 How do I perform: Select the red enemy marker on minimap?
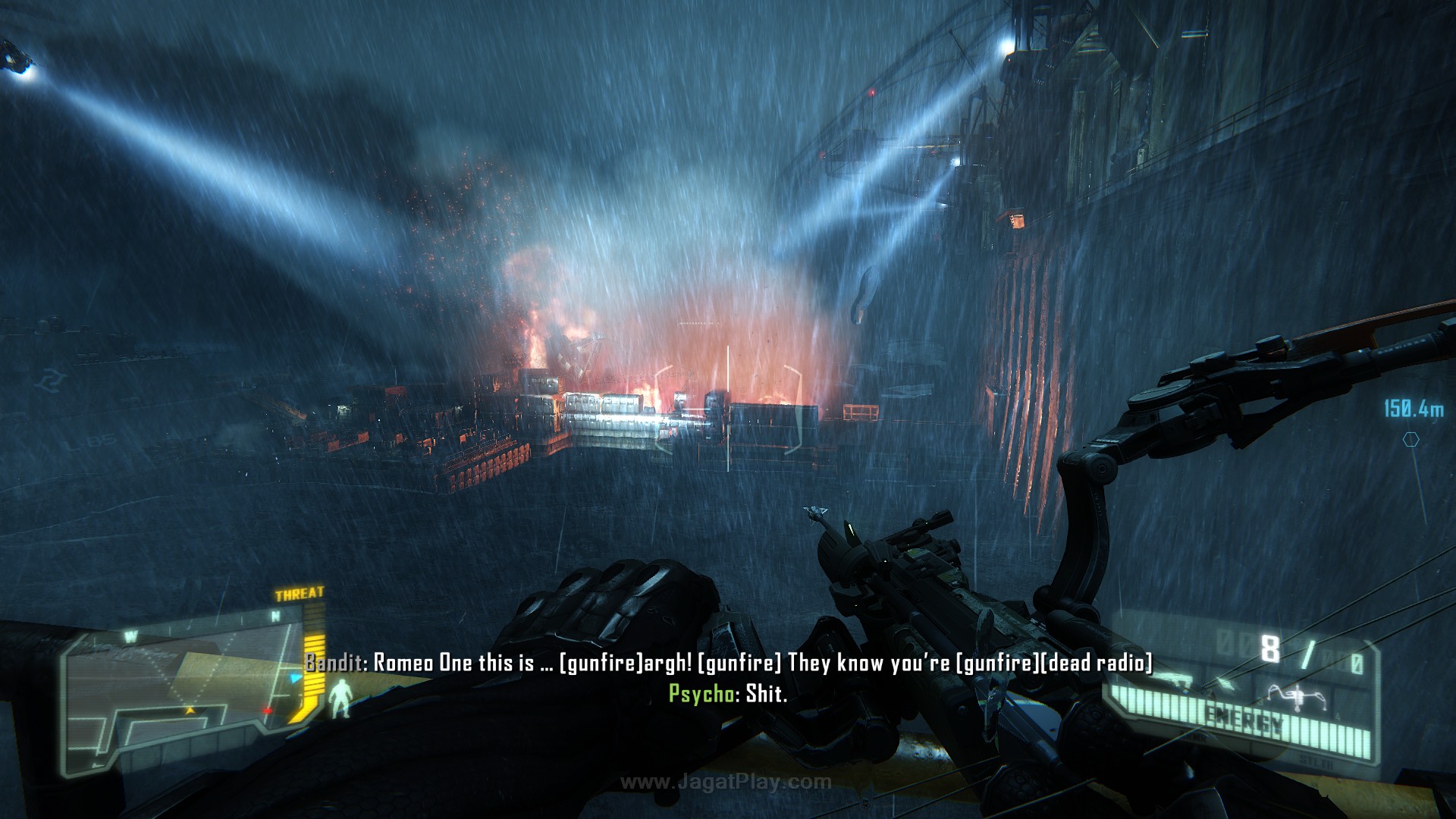tap(267, 711)
